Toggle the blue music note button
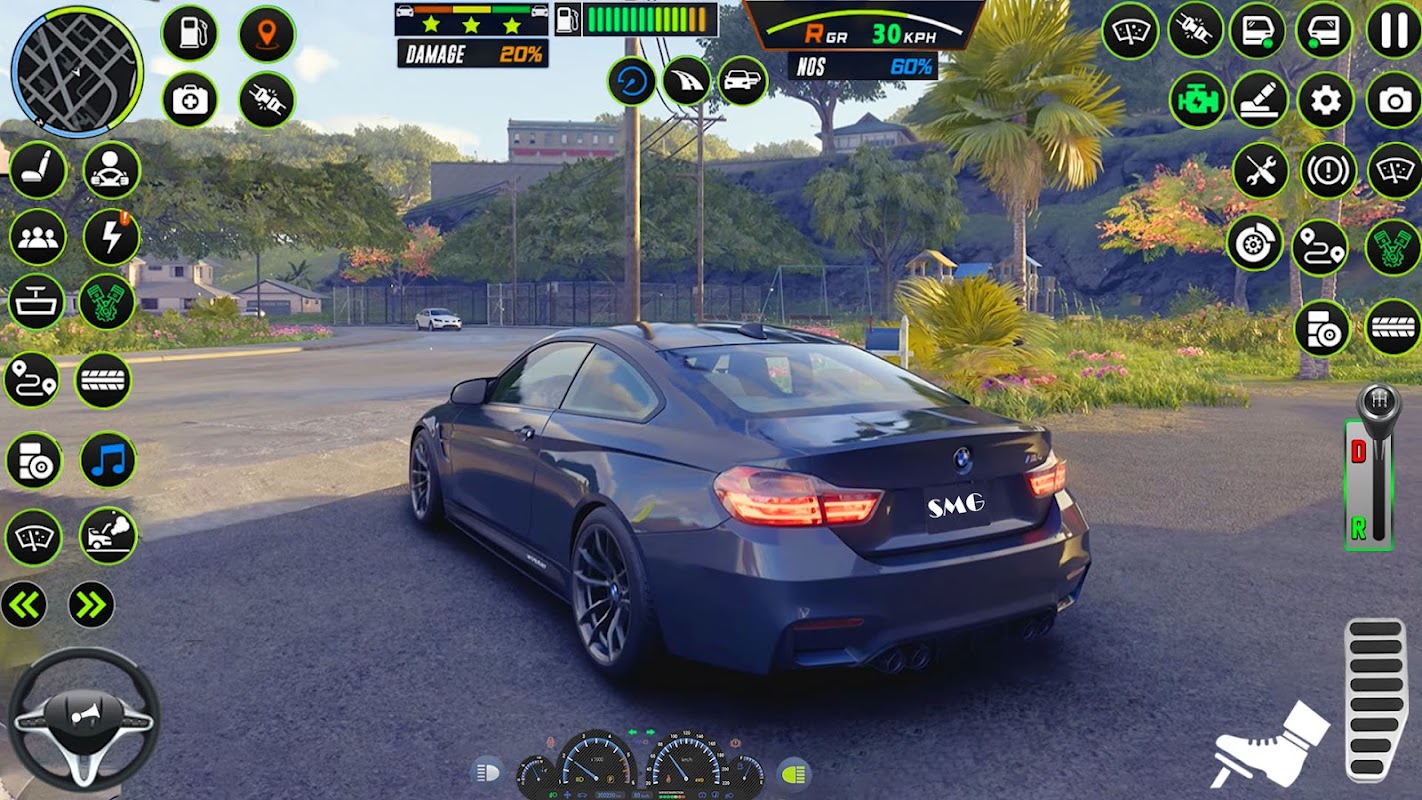1422x800 pixels. [x=108, y=460]
